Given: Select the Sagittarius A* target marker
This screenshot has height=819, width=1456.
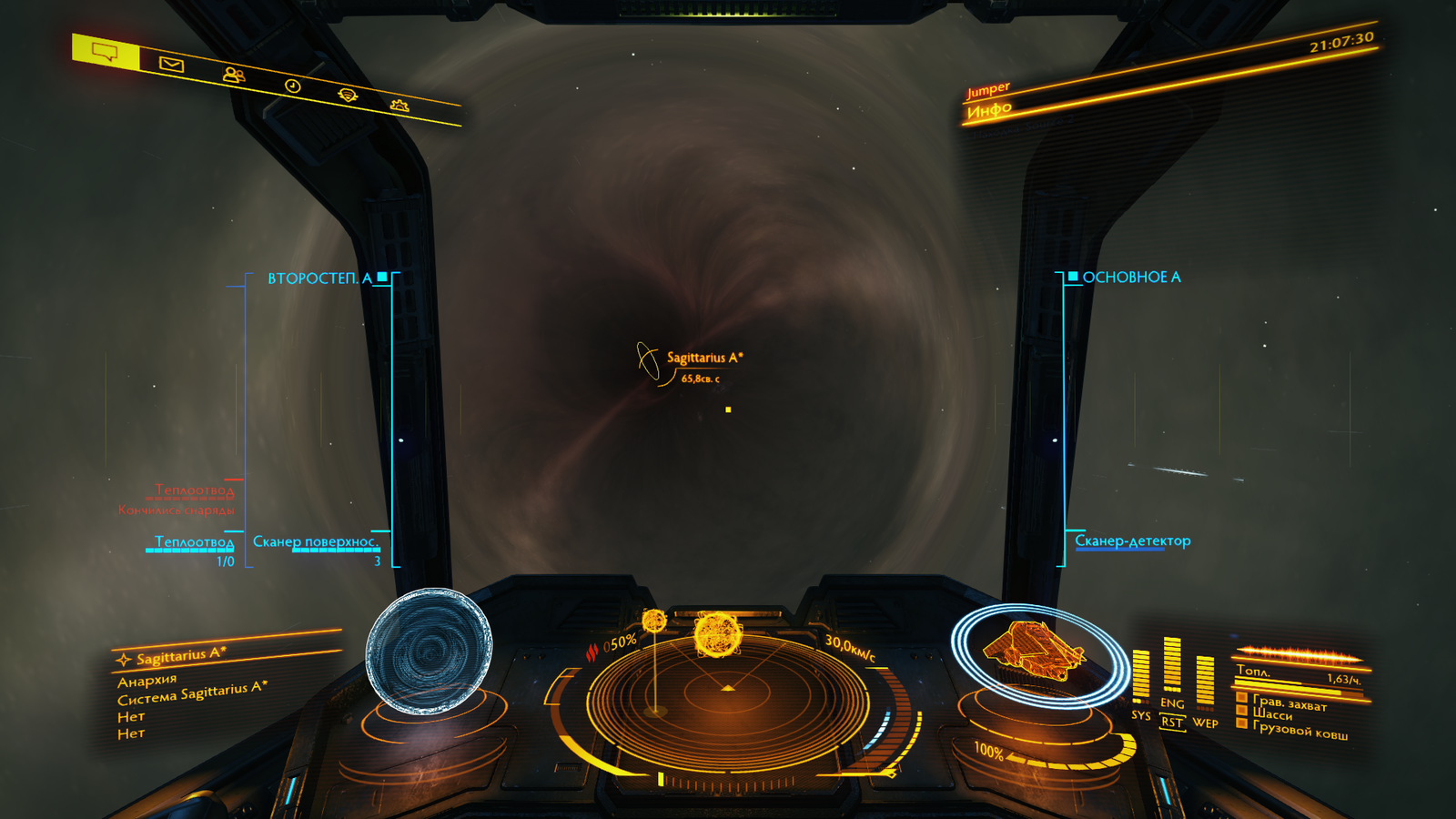Looking at the screenshot, I should click(x=649, y=360).
